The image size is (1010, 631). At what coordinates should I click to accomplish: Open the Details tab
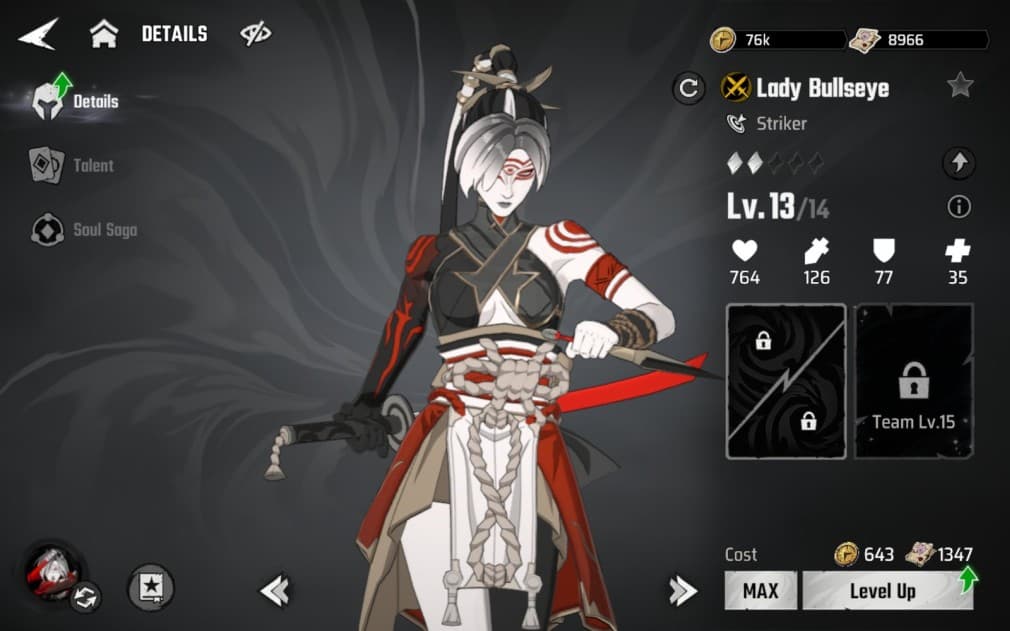(x=78, y=101)
